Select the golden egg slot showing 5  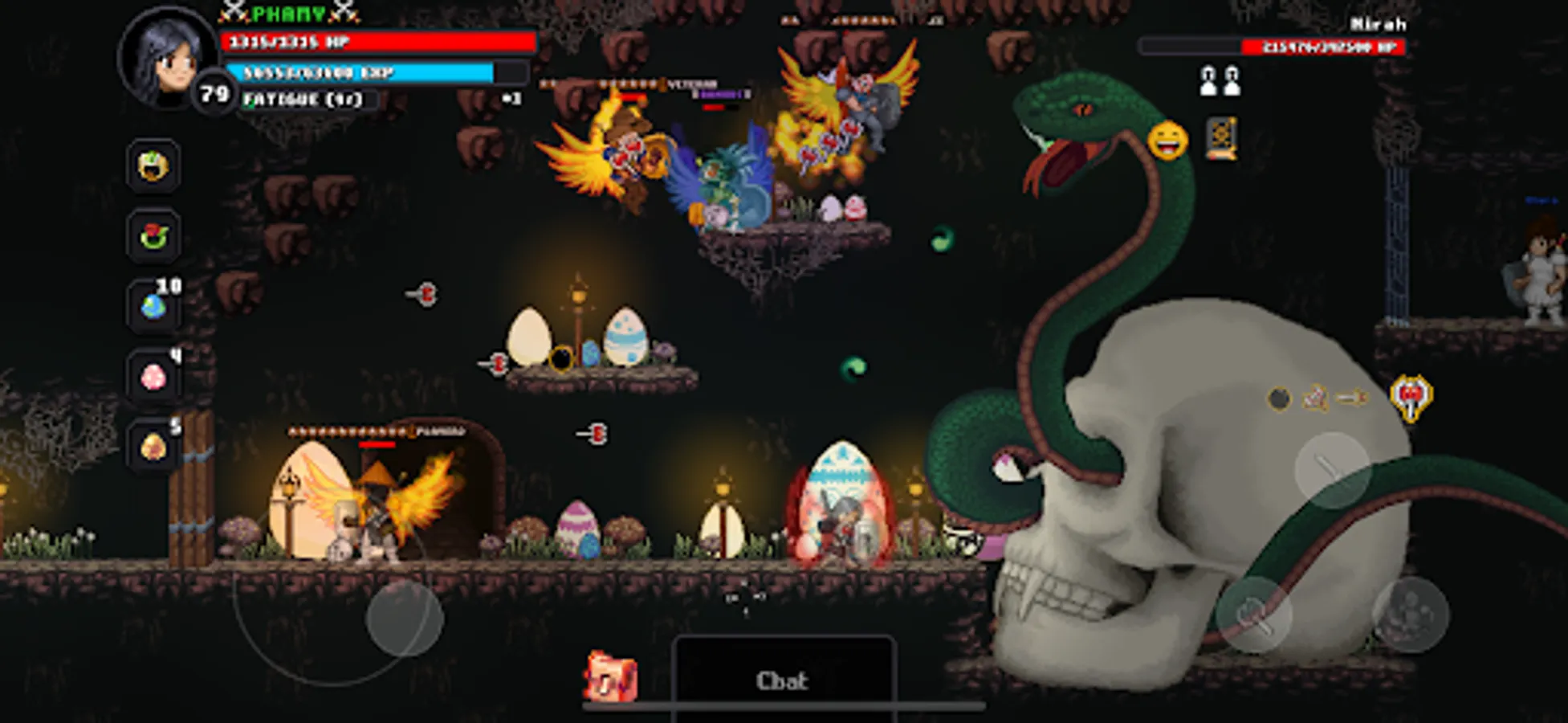click(x=153, y=444)
